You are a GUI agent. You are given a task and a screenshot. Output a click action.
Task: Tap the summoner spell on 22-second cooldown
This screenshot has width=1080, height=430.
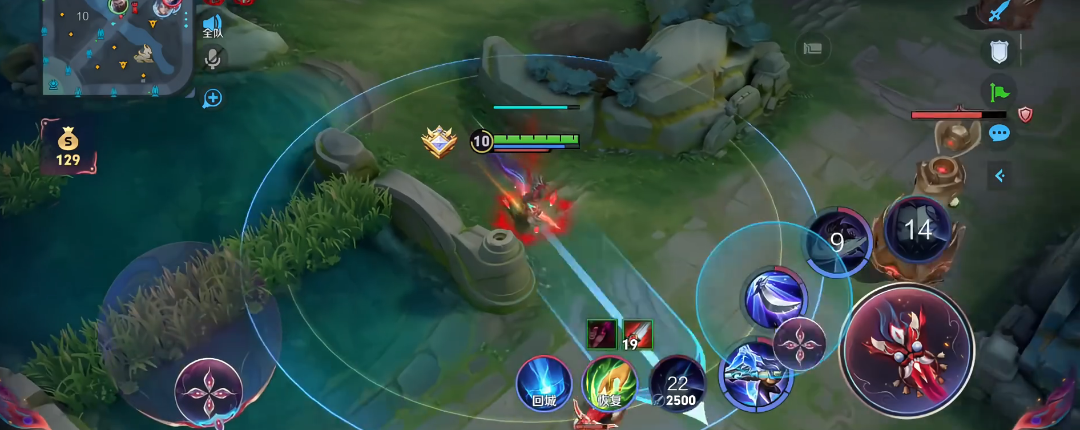click(x=677, y=383)
